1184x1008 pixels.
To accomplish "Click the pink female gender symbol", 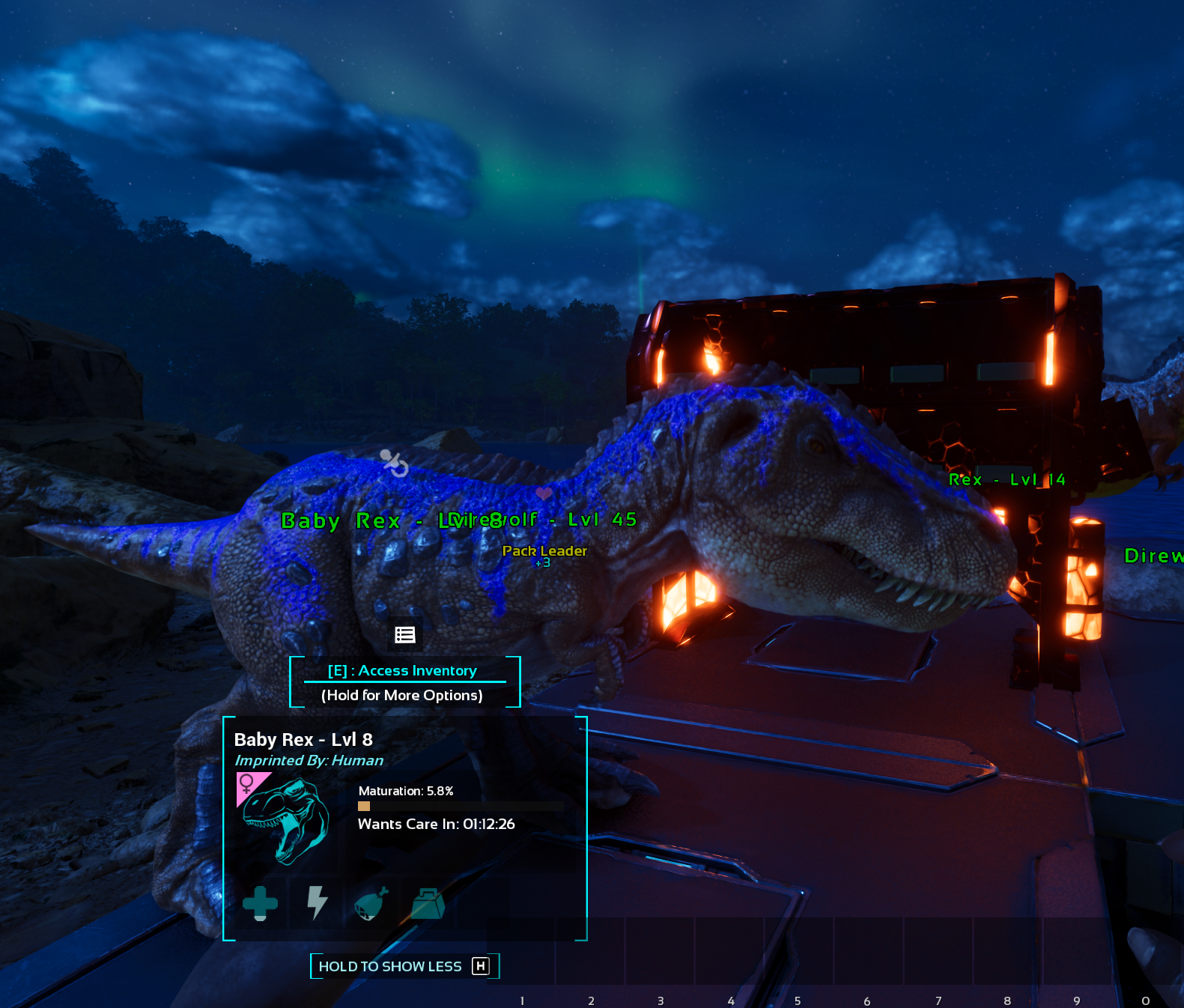I will tap(246, 783).
